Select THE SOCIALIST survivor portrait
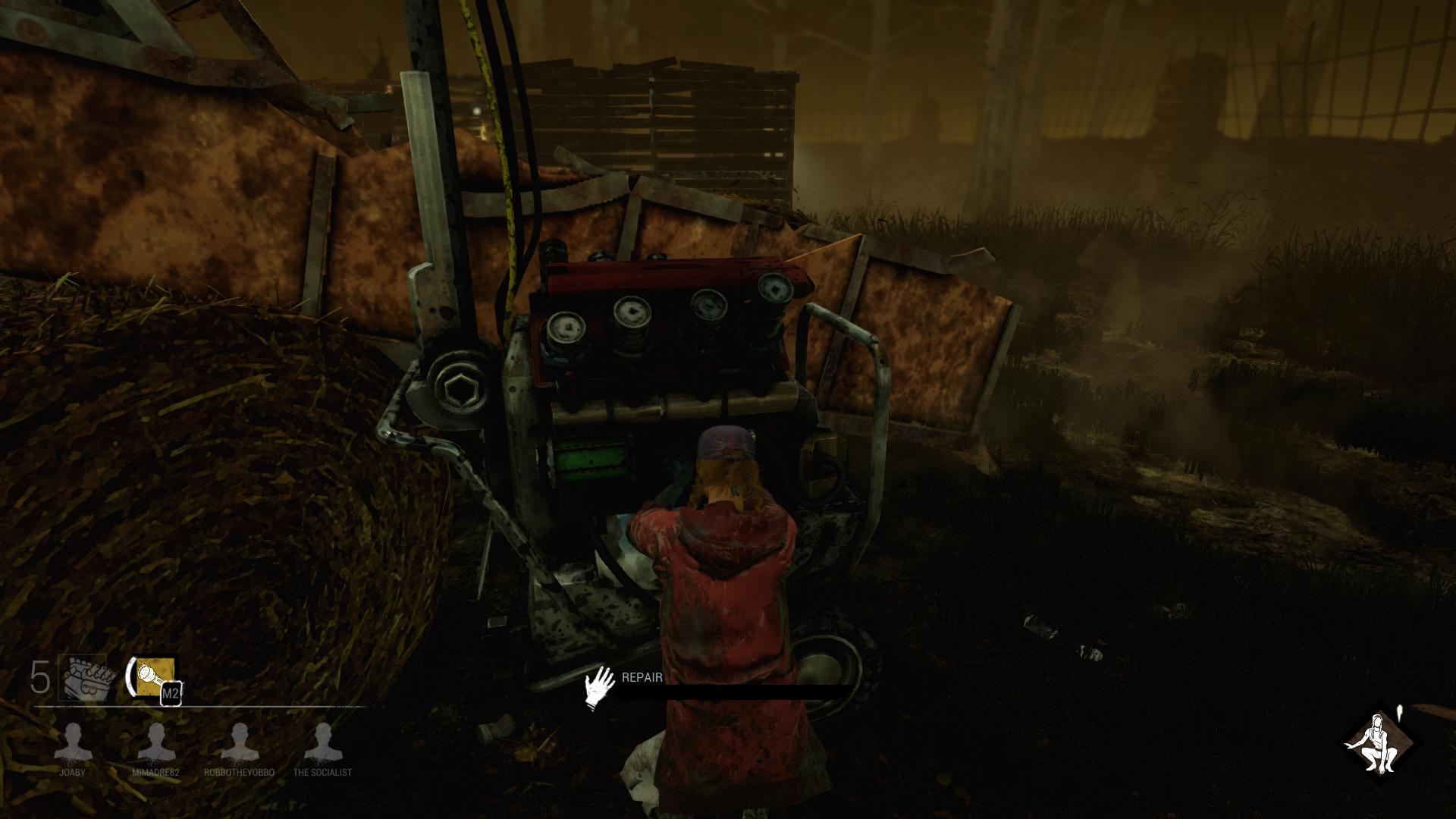The height and width of the screenshot is (819, 1456). [322, 742]
